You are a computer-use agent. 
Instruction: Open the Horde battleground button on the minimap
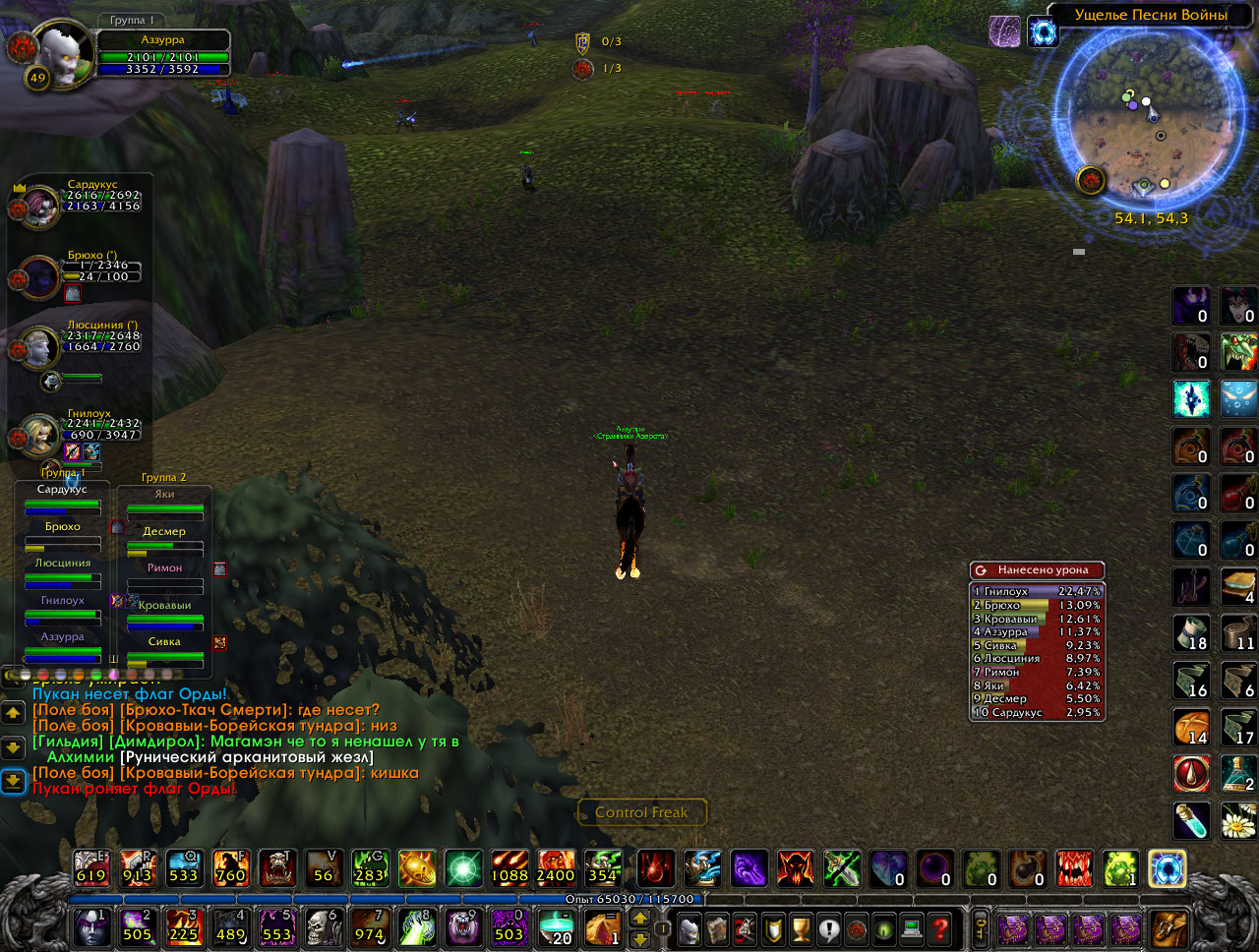pos(1091,180)
